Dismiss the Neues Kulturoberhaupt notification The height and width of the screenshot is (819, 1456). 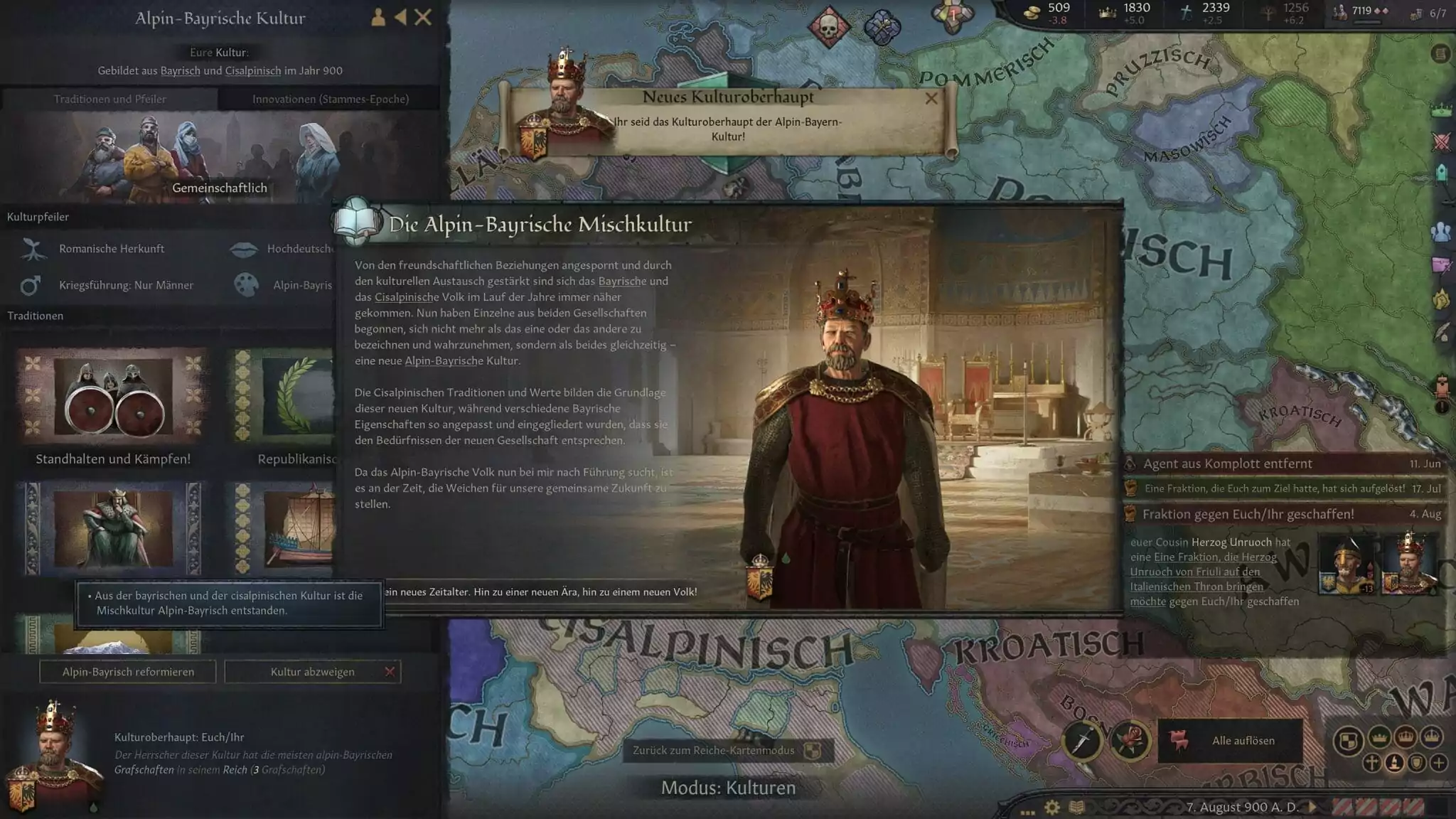coord(931,99)
